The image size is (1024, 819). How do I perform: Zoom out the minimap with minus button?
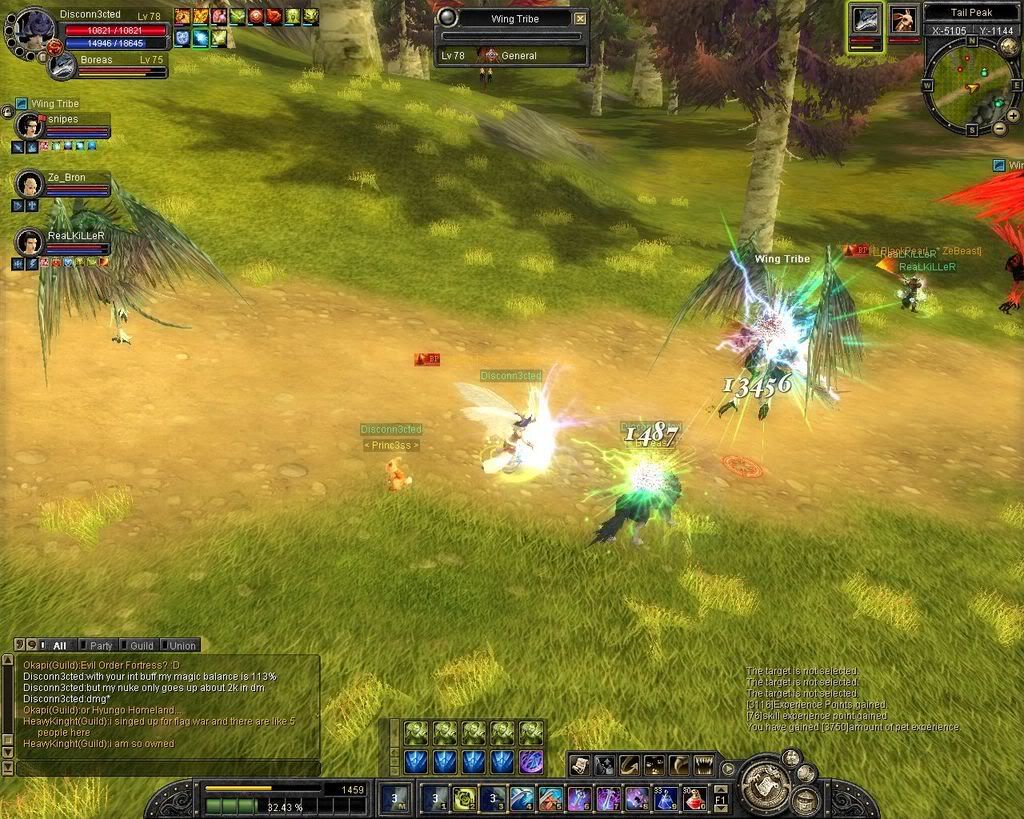point(998,128)
